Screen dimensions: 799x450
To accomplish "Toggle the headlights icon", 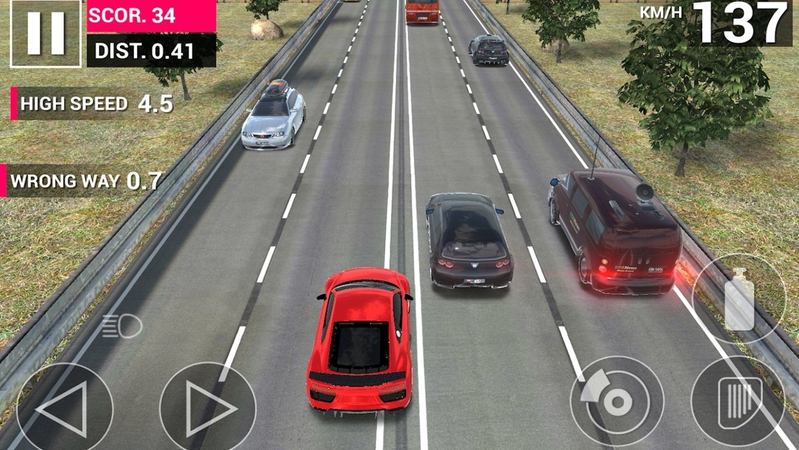I will [x=122, y=325].
